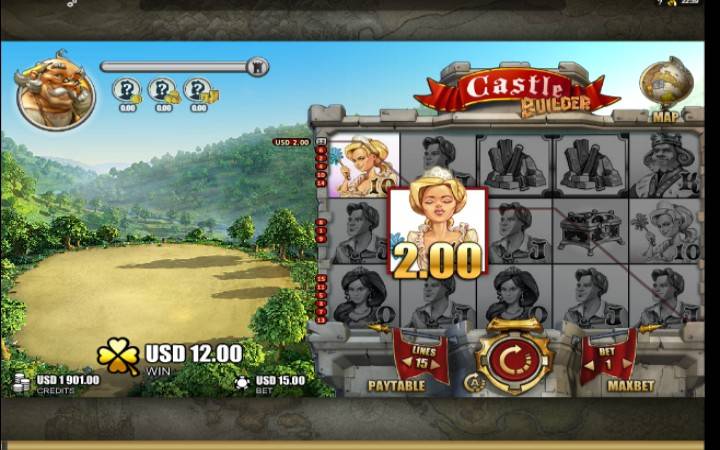Image resolution: width=720 pixels, height=450 pixels.
Task: Select the mystery suitor with single coin
Action: tap(127, 91)
